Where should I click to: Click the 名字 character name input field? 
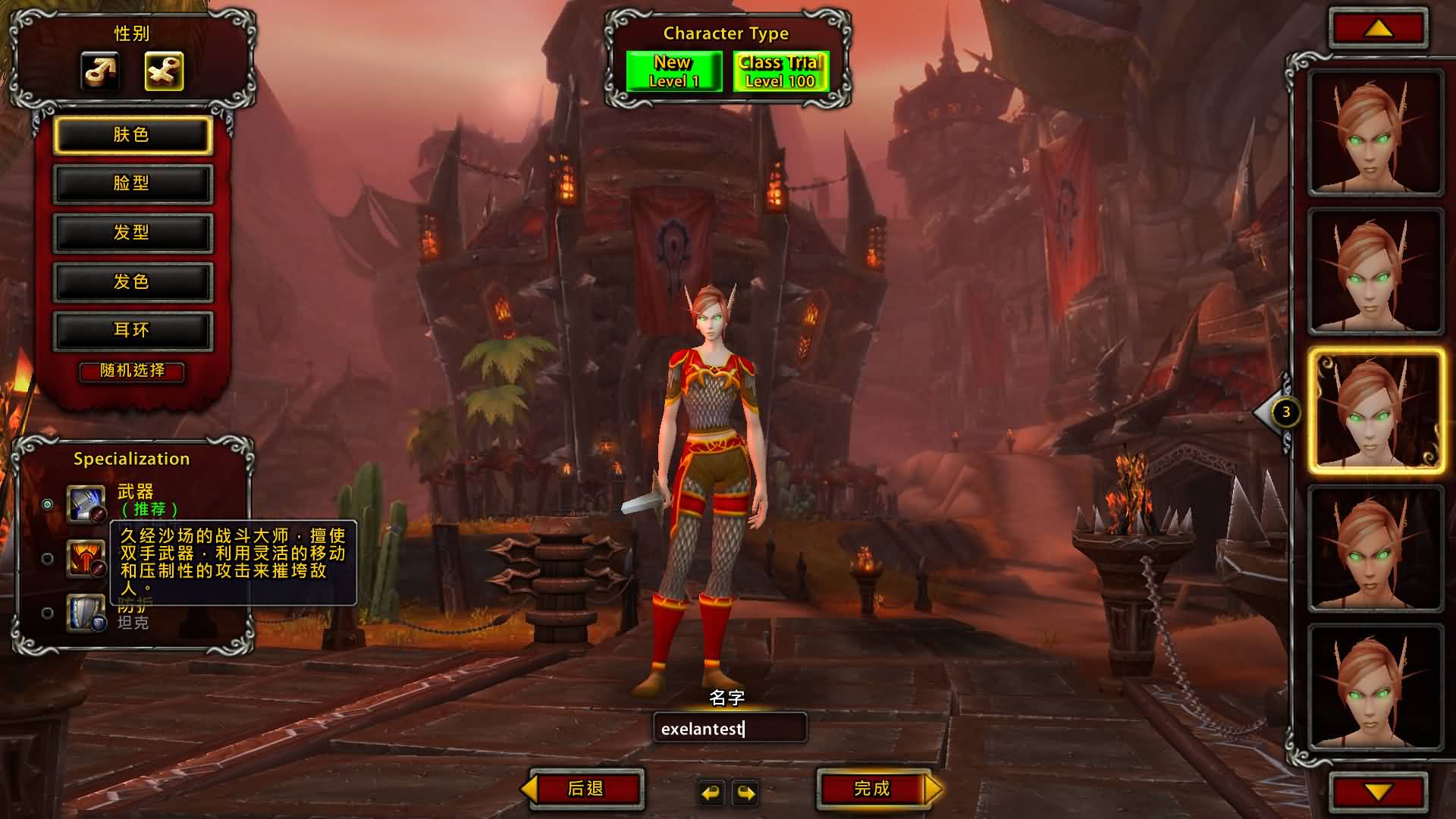tap(730, 729)
